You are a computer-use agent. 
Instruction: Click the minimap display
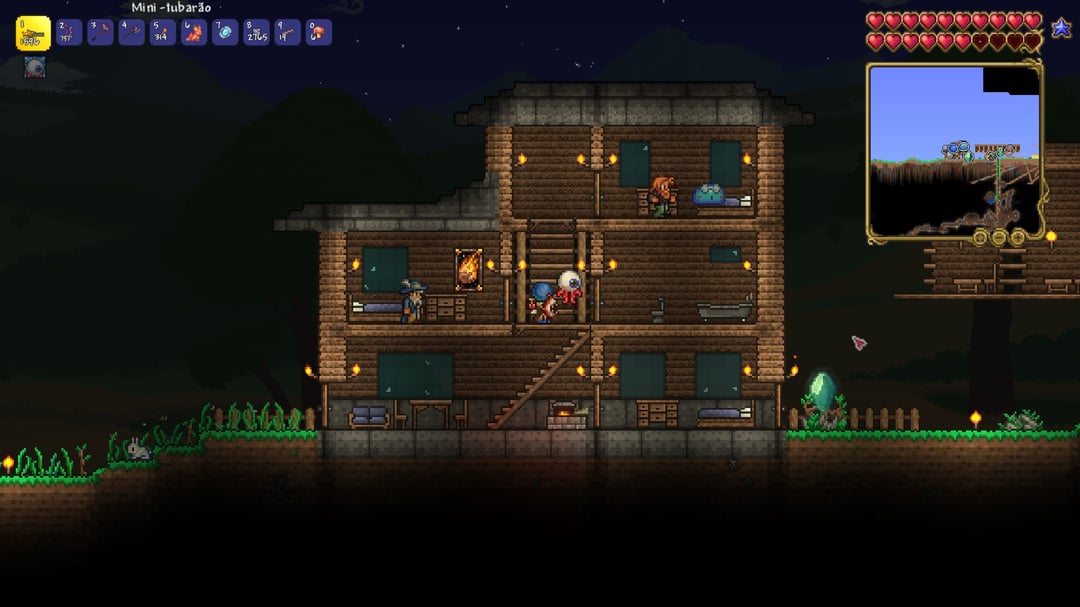pyautogui.click(x=953, y=150)
